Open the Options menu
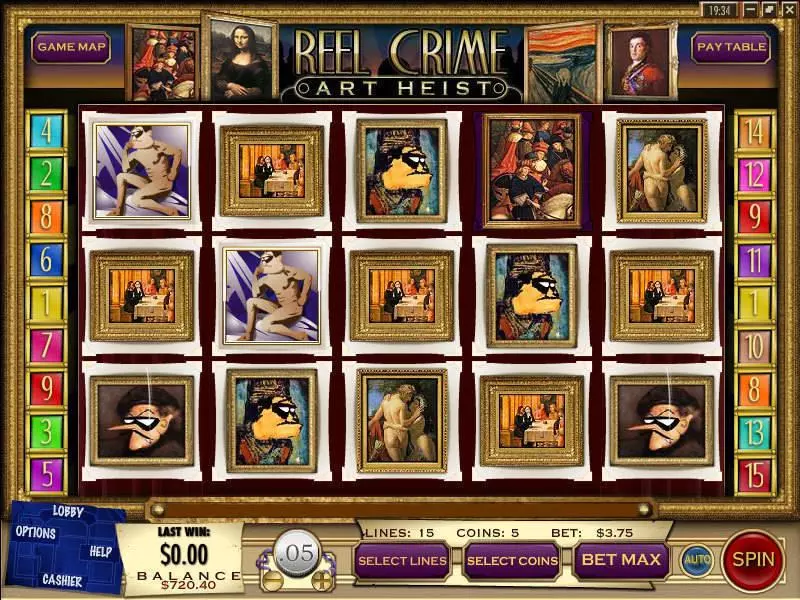The height and width of the screenshot is (600, 800). pyautogui.click(x=36, y=532)
